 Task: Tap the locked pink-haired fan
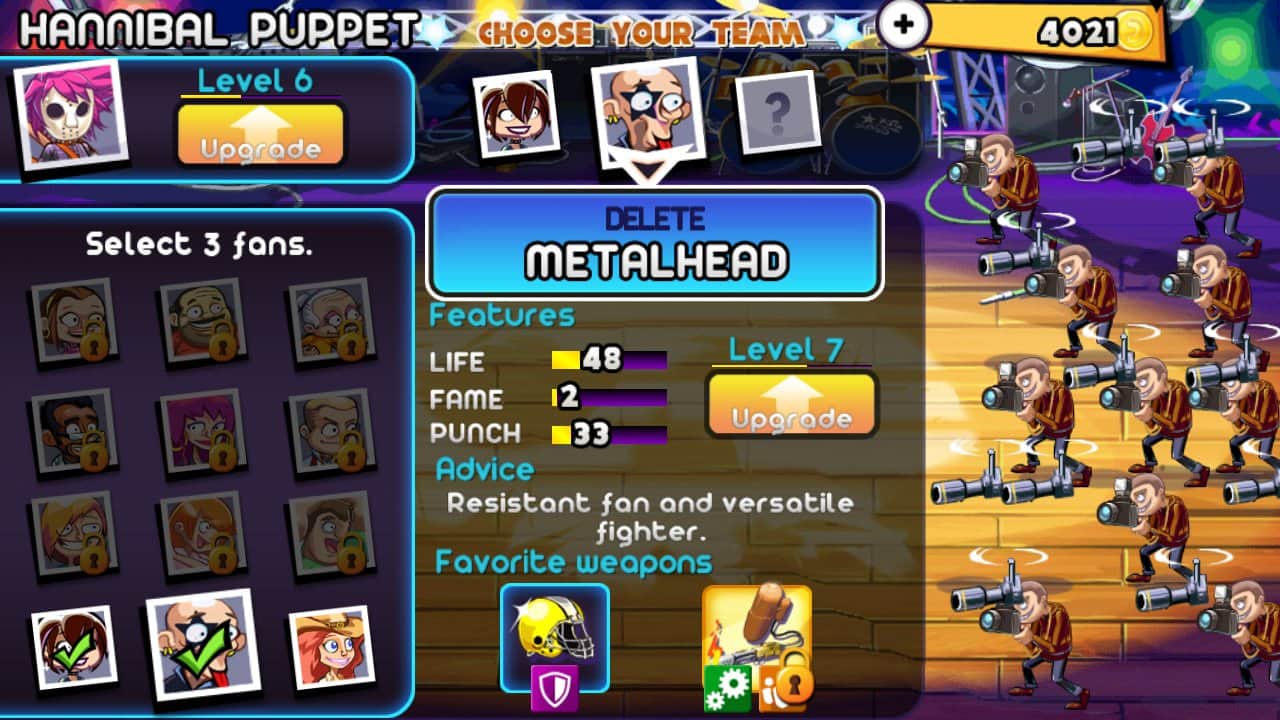click(200, 430)
